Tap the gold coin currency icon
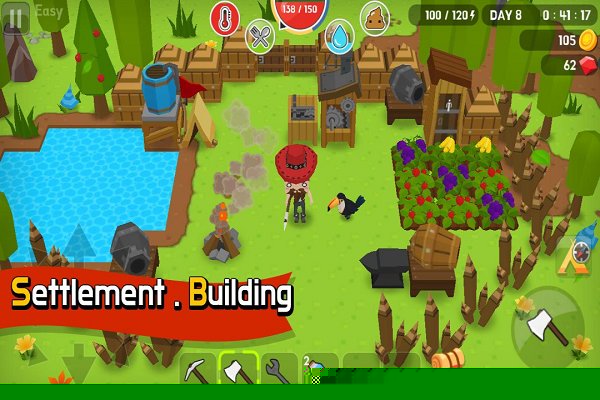Viewport: 600px width, 400px height. 586,40
